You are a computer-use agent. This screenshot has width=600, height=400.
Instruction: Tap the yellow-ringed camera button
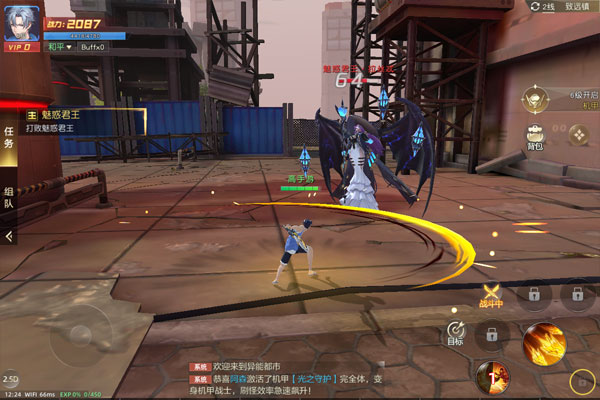pyautogui.click(x=580, y=381)
